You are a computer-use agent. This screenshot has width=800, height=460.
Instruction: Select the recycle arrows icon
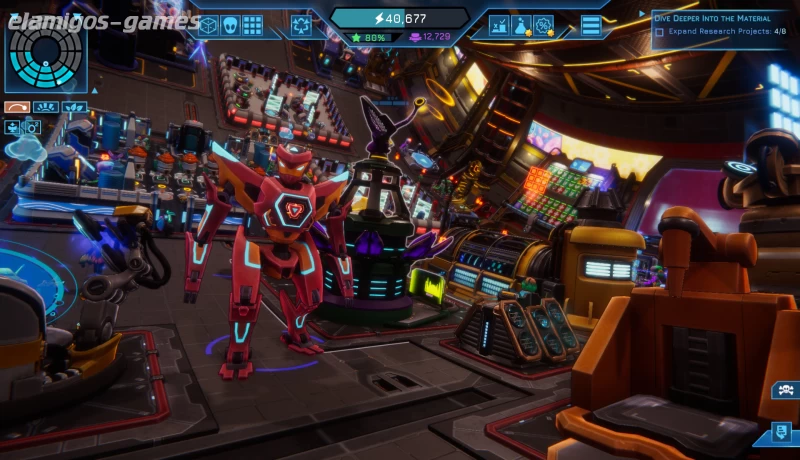[x=301, y=25]
